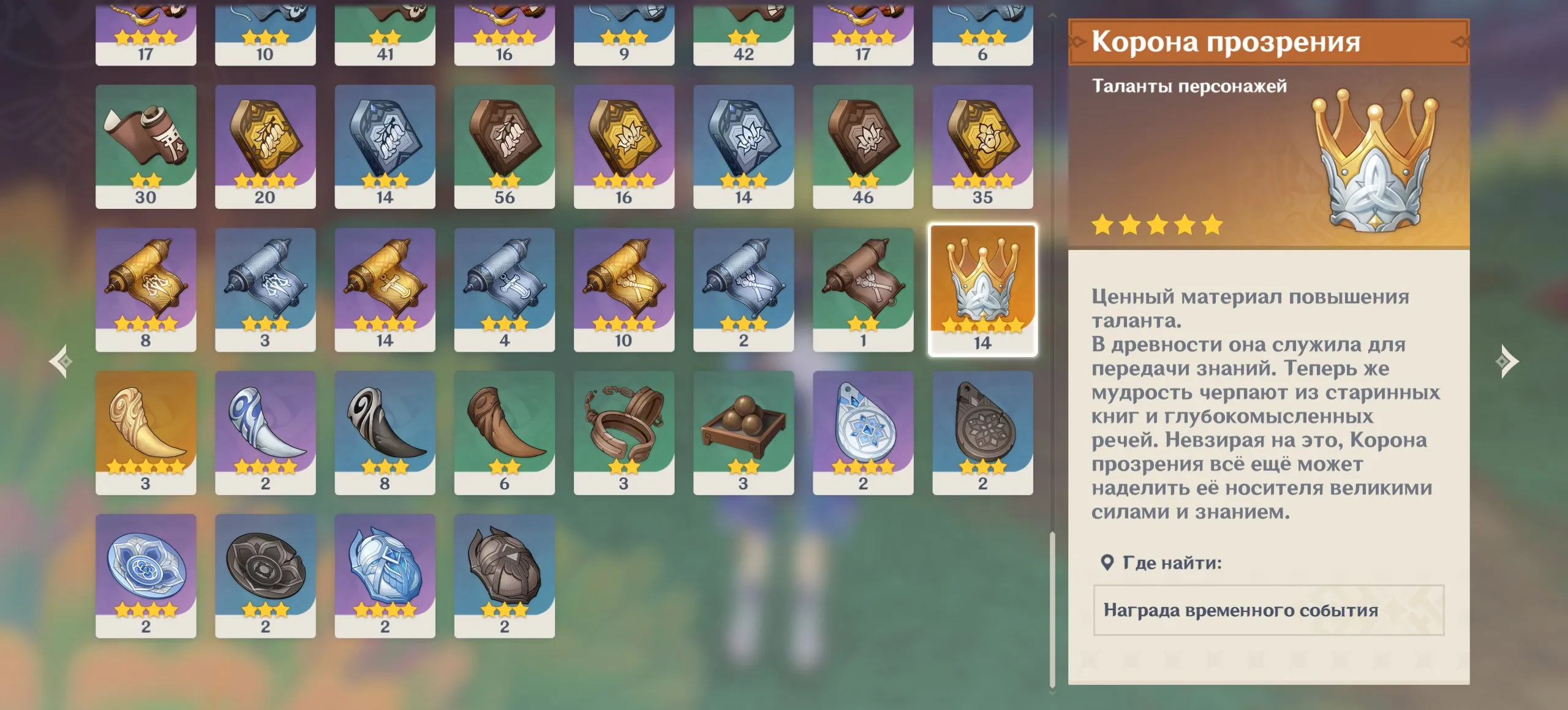Pick the brown horn with count 6

click(504, 432)
